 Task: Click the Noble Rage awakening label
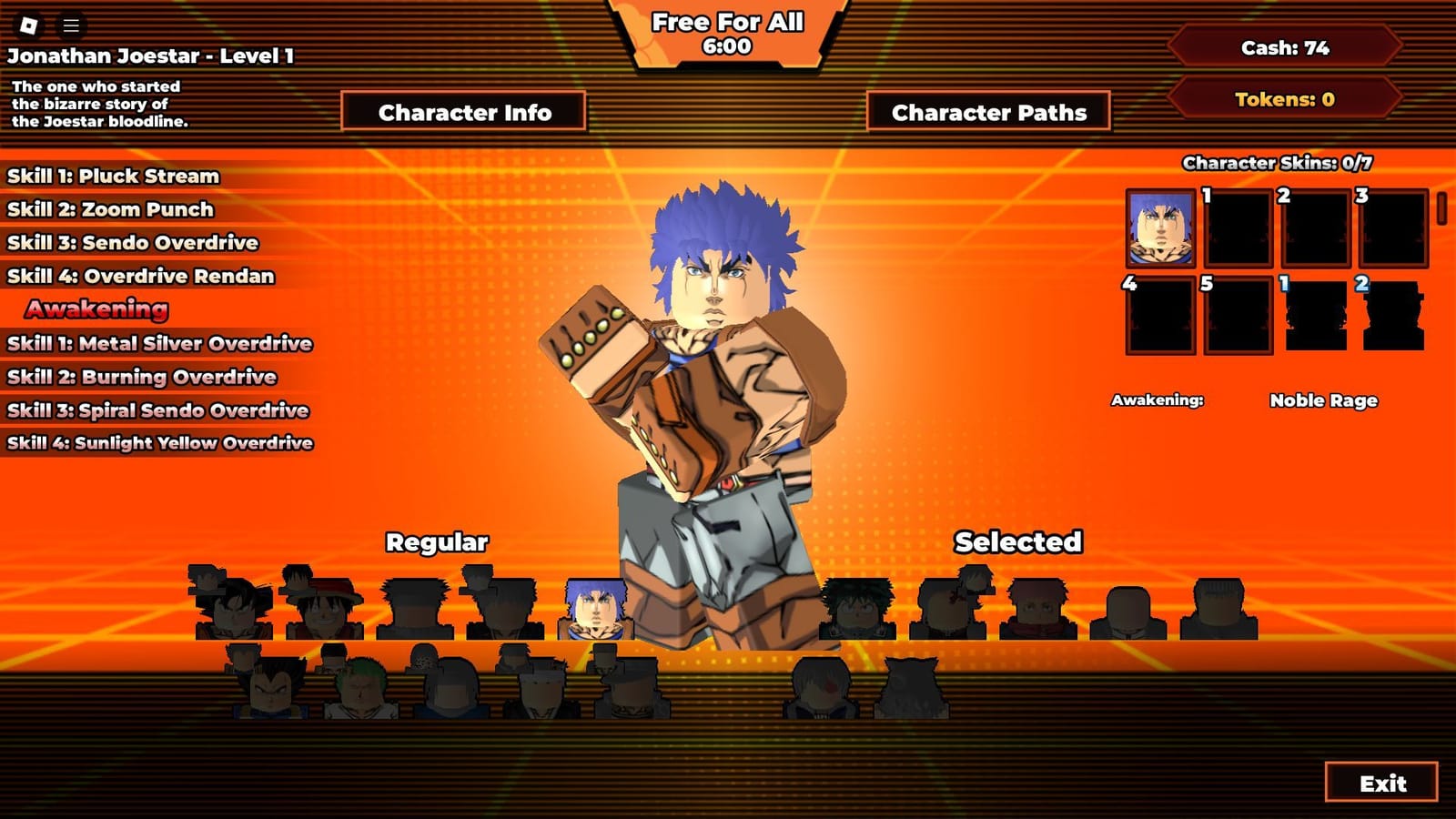(x=1325, y=400)
